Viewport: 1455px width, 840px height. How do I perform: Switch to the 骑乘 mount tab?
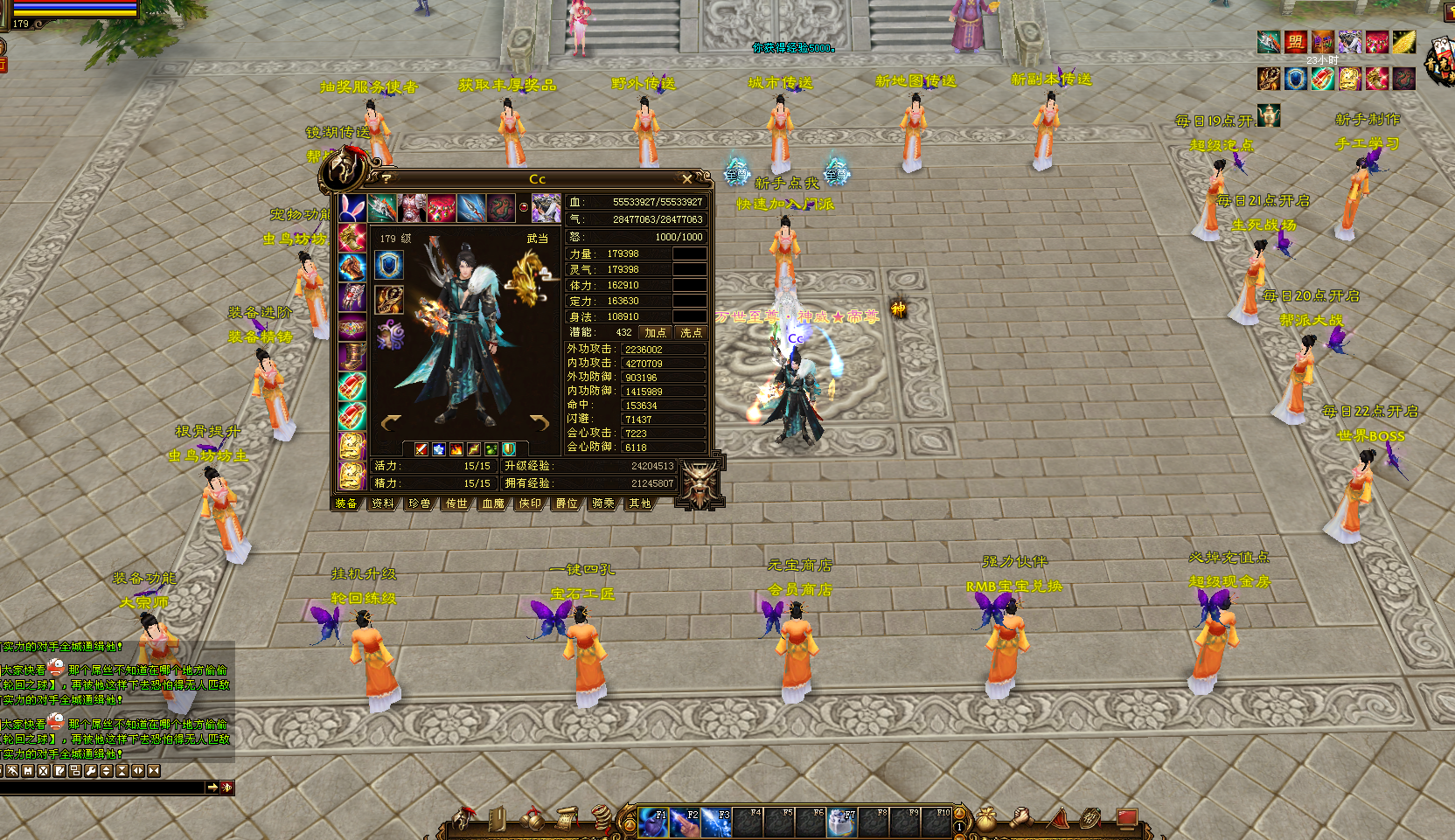(x=603, y=503)
